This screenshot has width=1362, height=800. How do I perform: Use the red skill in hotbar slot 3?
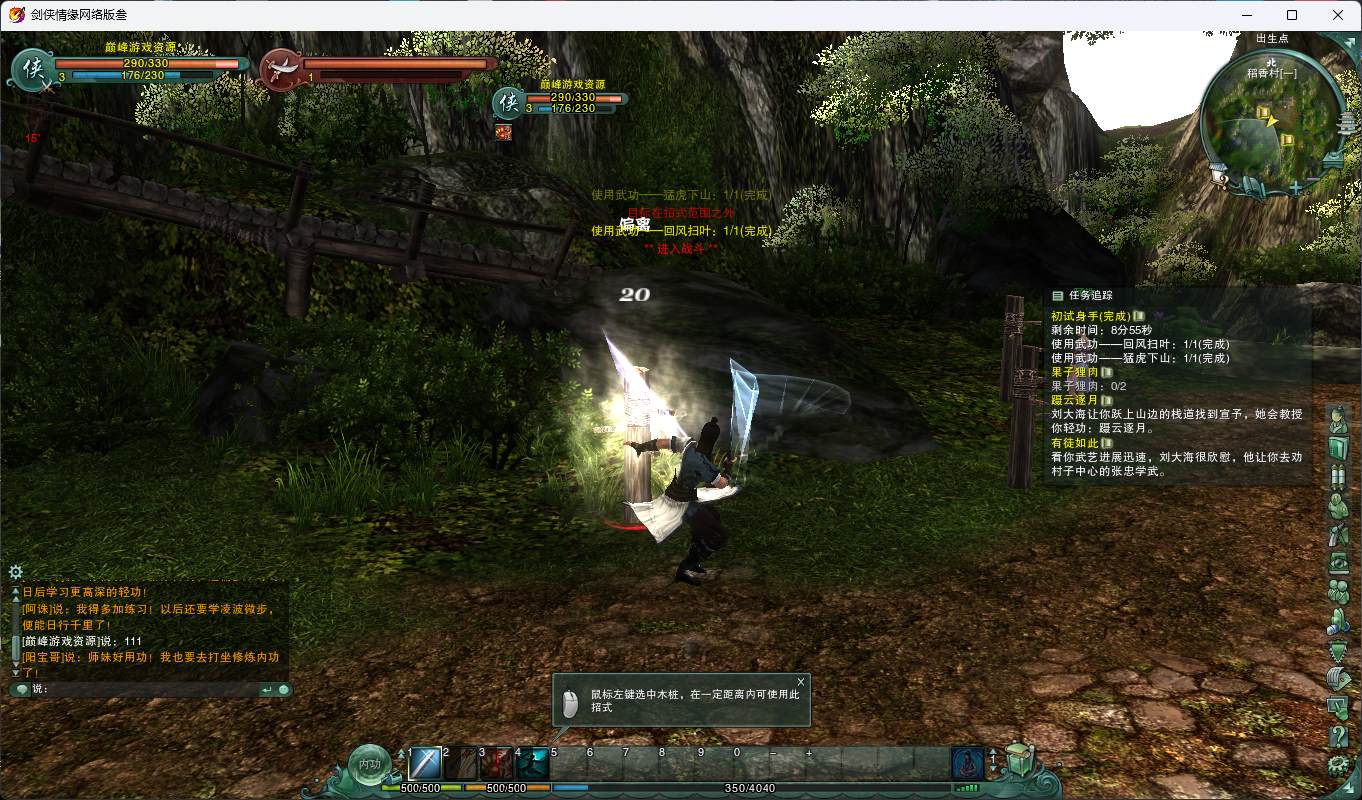pos(497,764)
